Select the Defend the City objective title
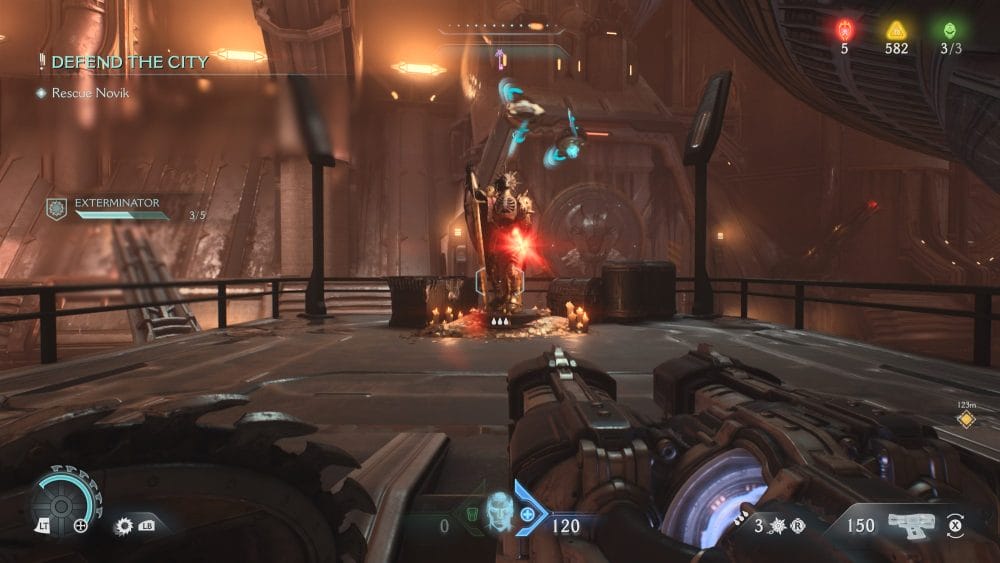Screen dimensions: 1000x563 130,62
